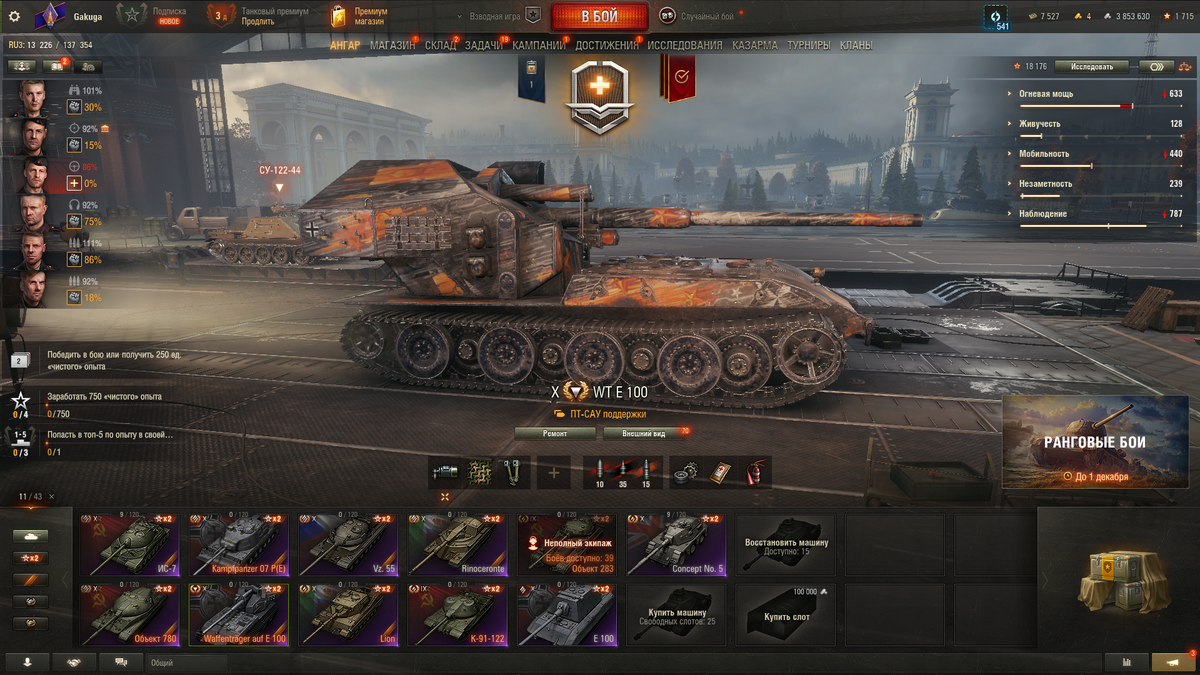Click the Ремонт button

click(x=555, y=433)
